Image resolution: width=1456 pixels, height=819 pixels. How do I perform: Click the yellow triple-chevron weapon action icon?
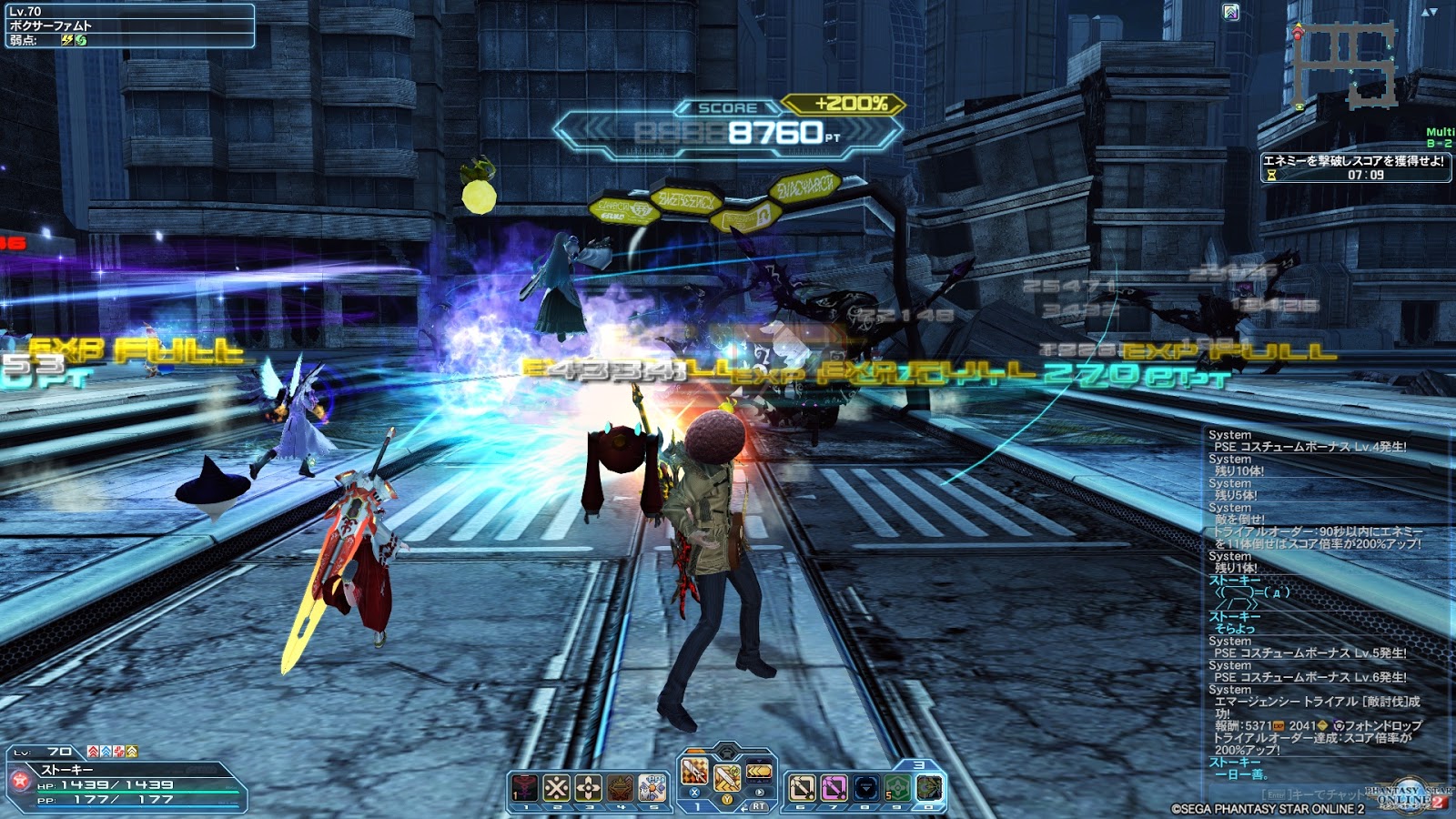coord(759,773)
